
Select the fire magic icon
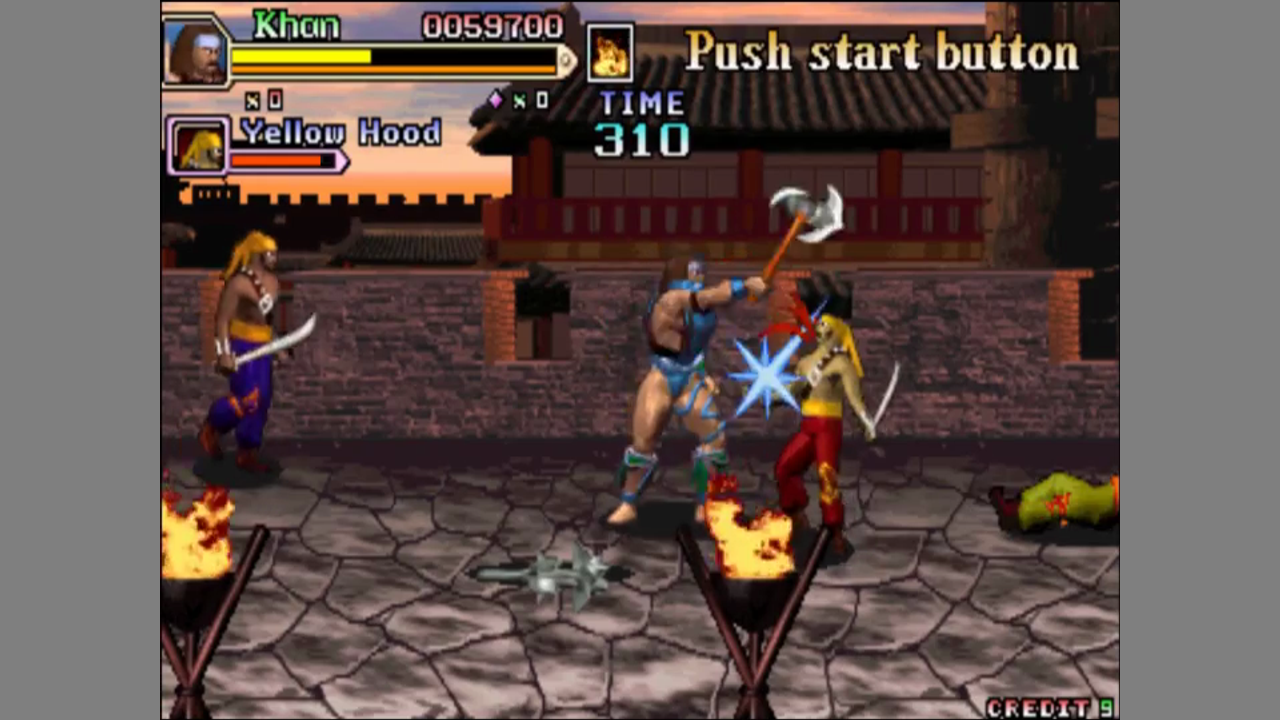609,53
